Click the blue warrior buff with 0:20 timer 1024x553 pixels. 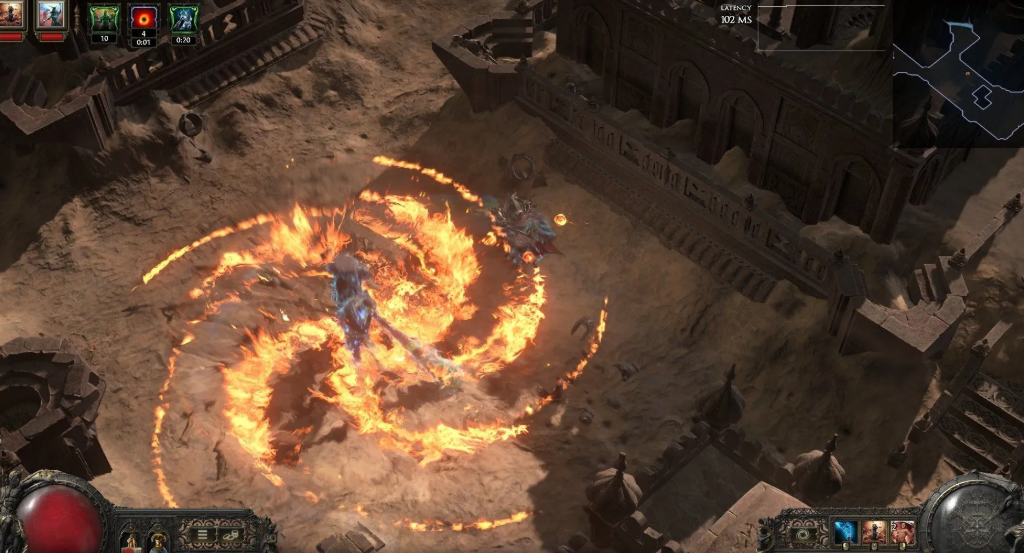pos(183,19)
